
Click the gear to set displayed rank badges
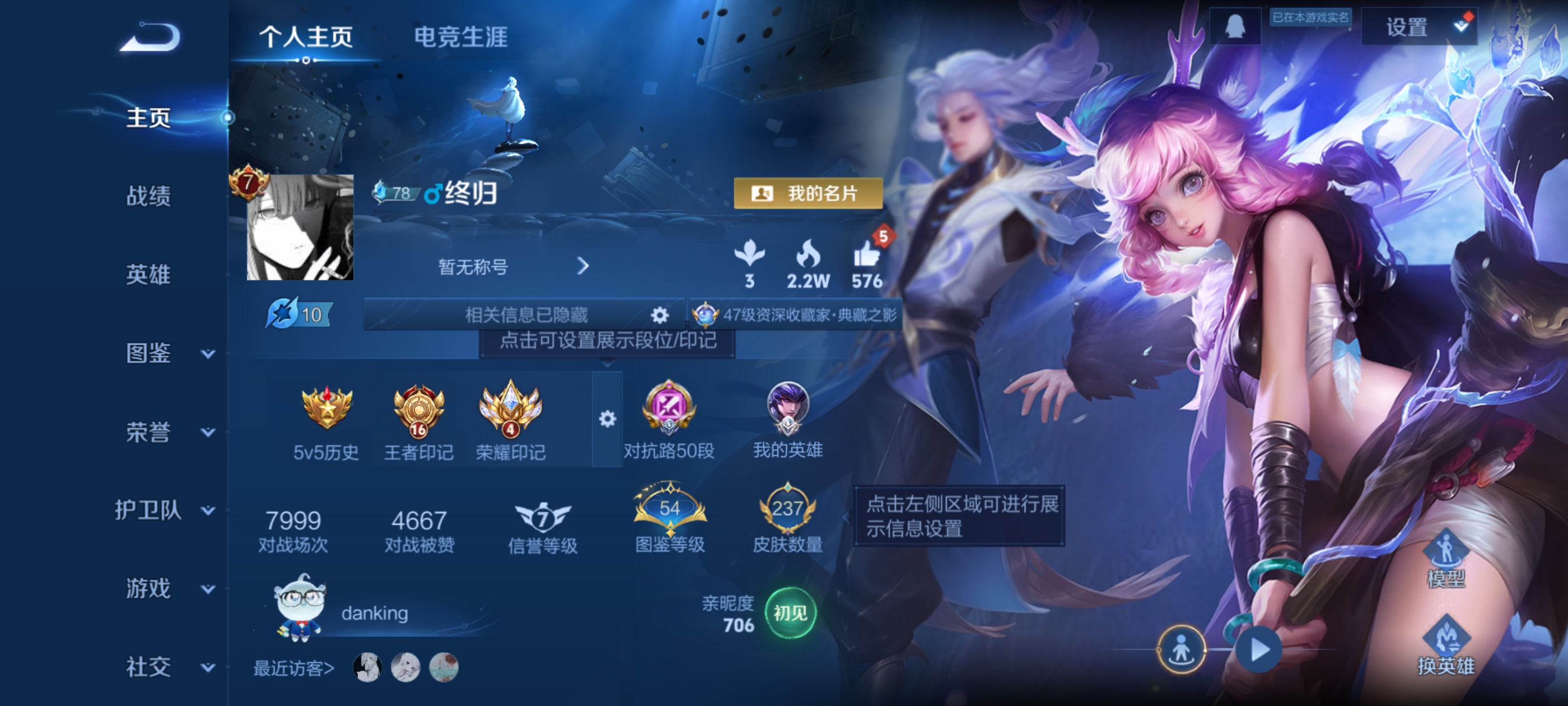tap(607, 420)
